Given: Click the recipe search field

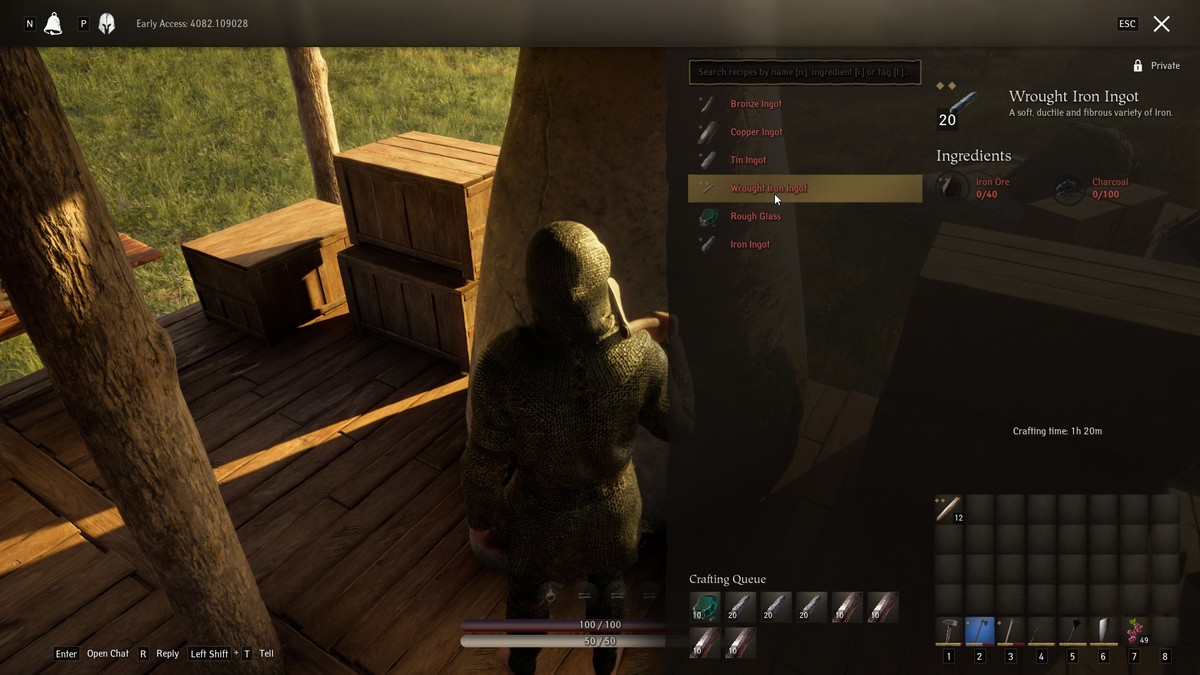Looking at the screenshot, I should 804,72.
